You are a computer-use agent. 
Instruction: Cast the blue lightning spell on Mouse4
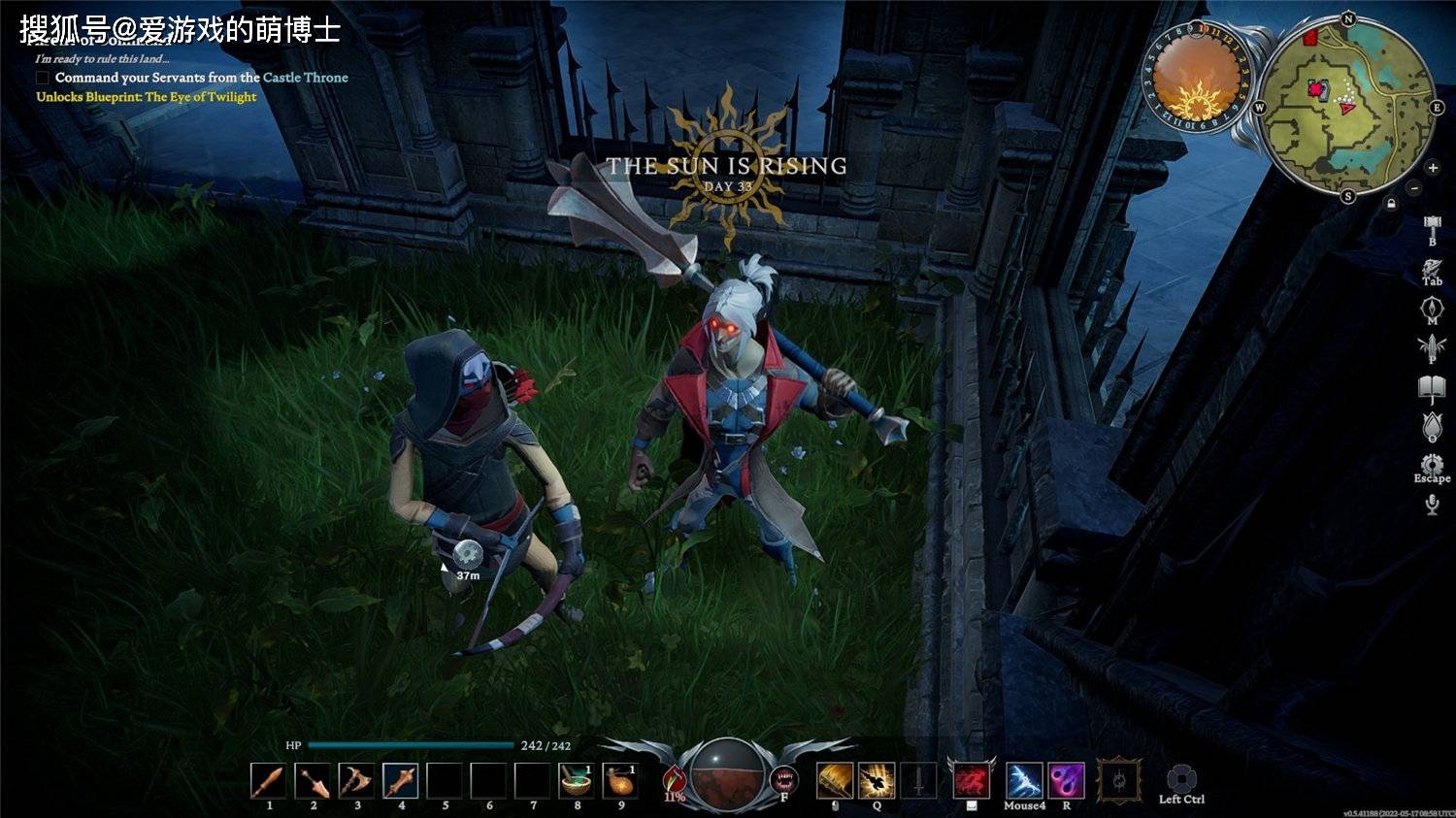(x=1024, y=780)
